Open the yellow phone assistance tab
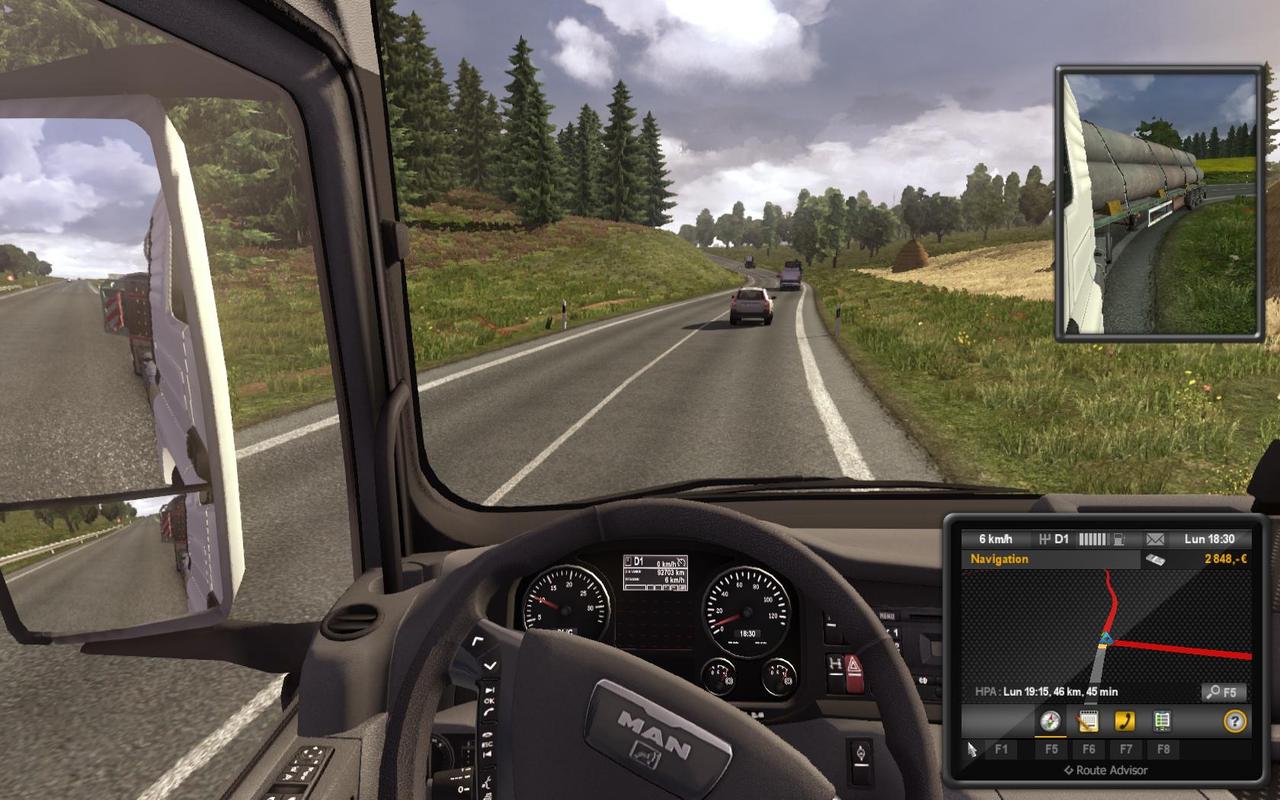This screenshot has width=1280, height=800. point(1124,720)
